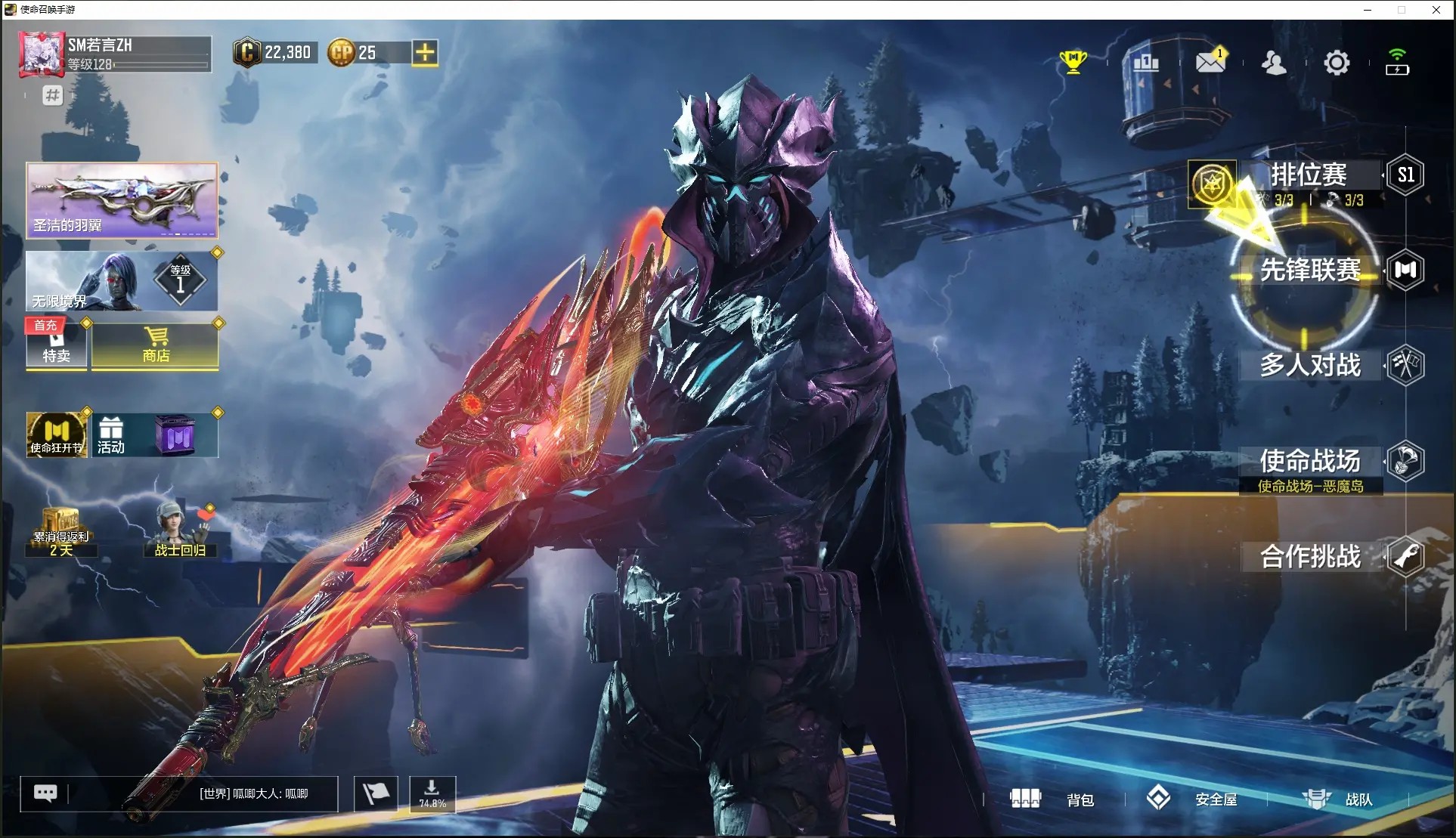This screenshot has width=1456, height=838.
Task: Select 先锋联赛 mode
Action: (1310, 271)
